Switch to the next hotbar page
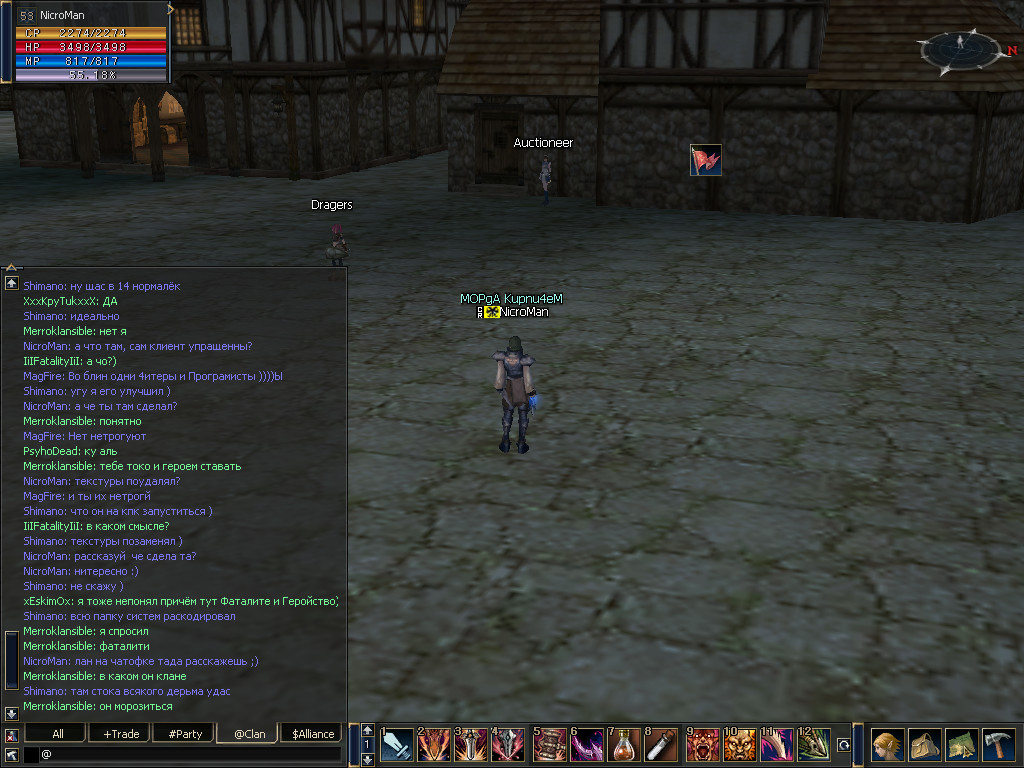Screen dimensions: 1024x768 [x=367, y=759]
